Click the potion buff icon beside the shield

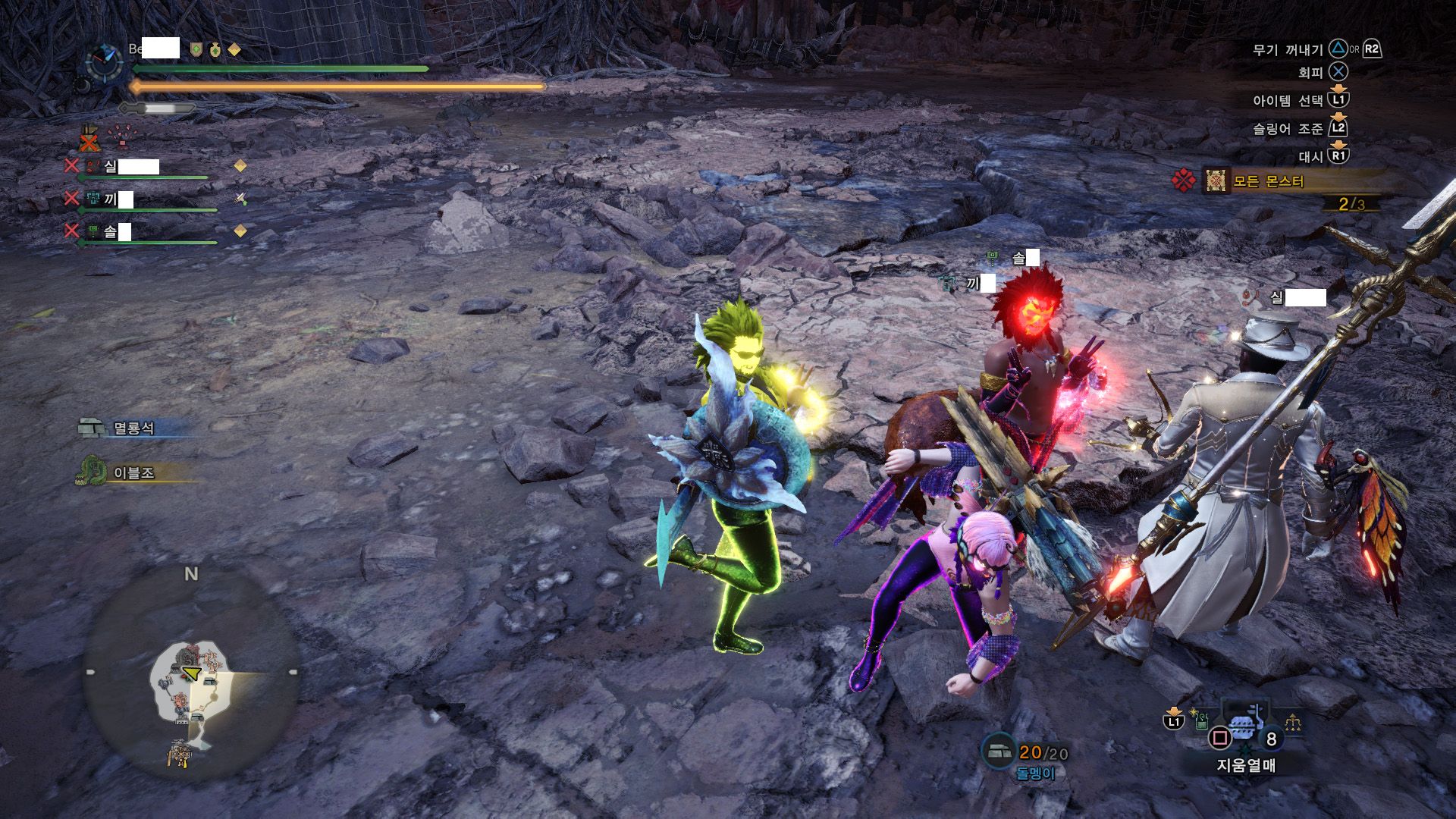215,50
